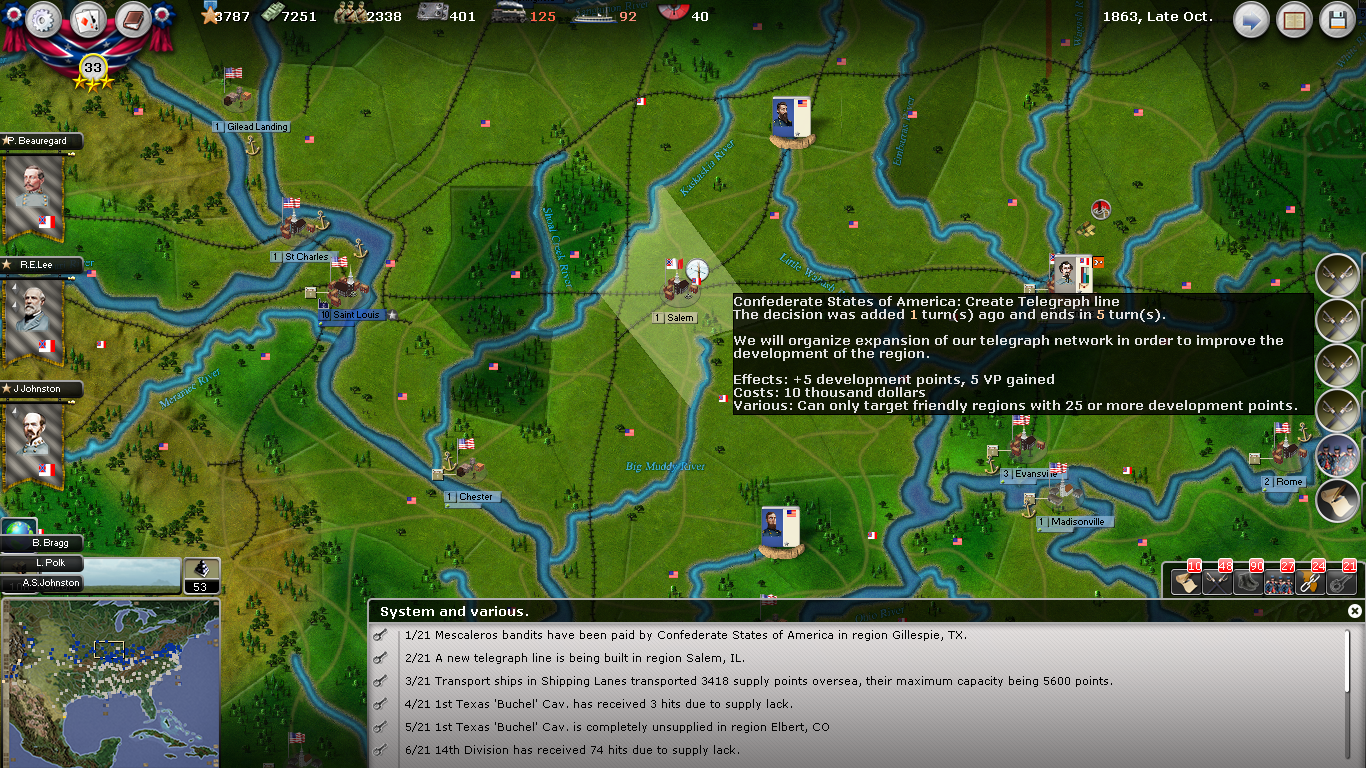Save the game with the floppy disk
1366x768 pixels.
(1337, 20)
